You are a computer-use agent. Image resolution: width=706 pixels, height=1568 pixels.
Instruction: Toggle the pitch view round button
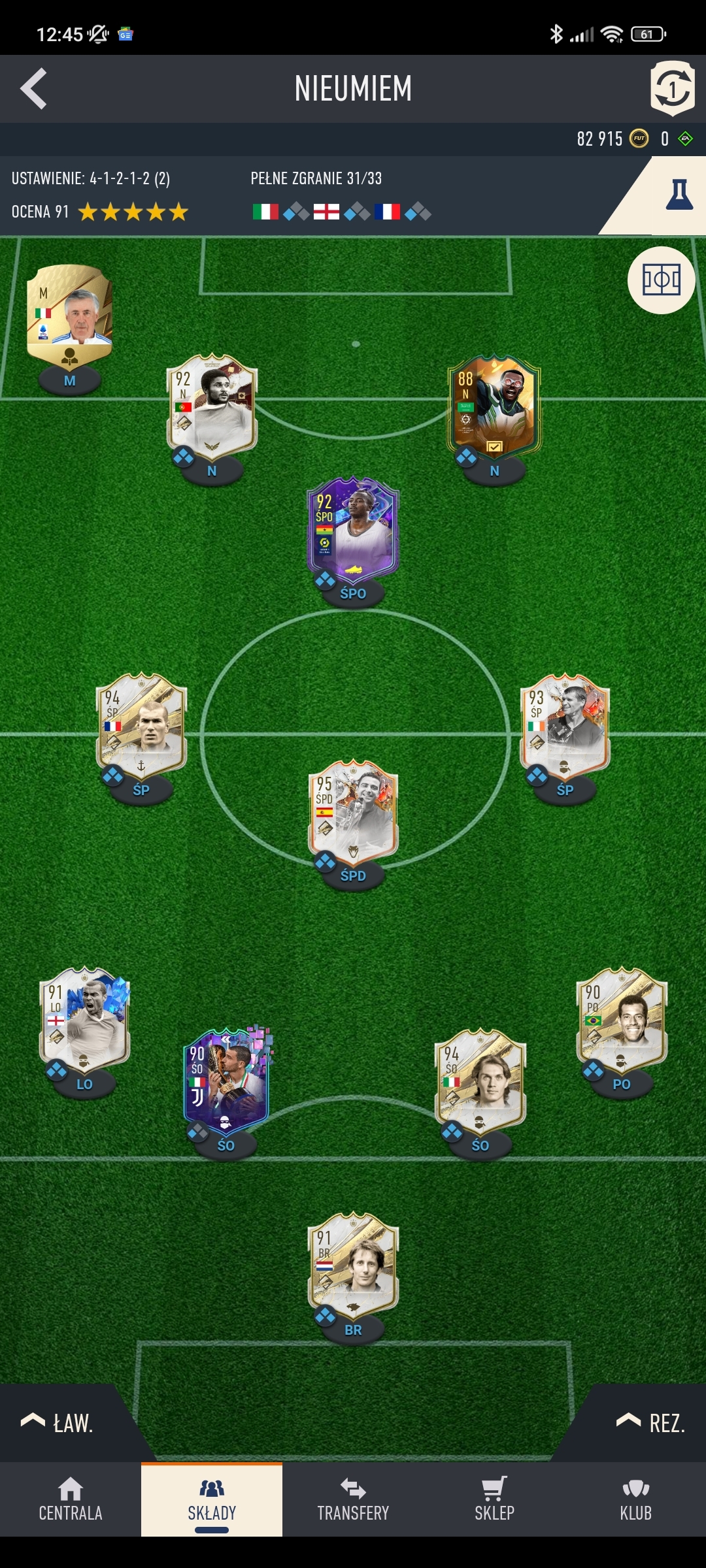pyautogui.click(x=661, y=280)
